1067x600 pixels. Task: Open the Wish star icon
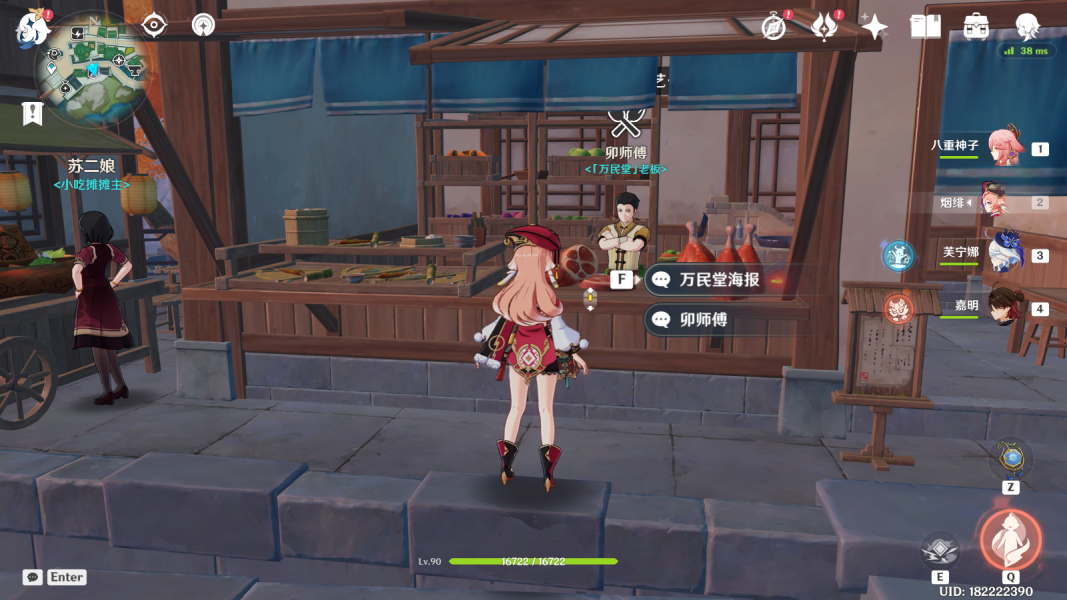[874, 27]
